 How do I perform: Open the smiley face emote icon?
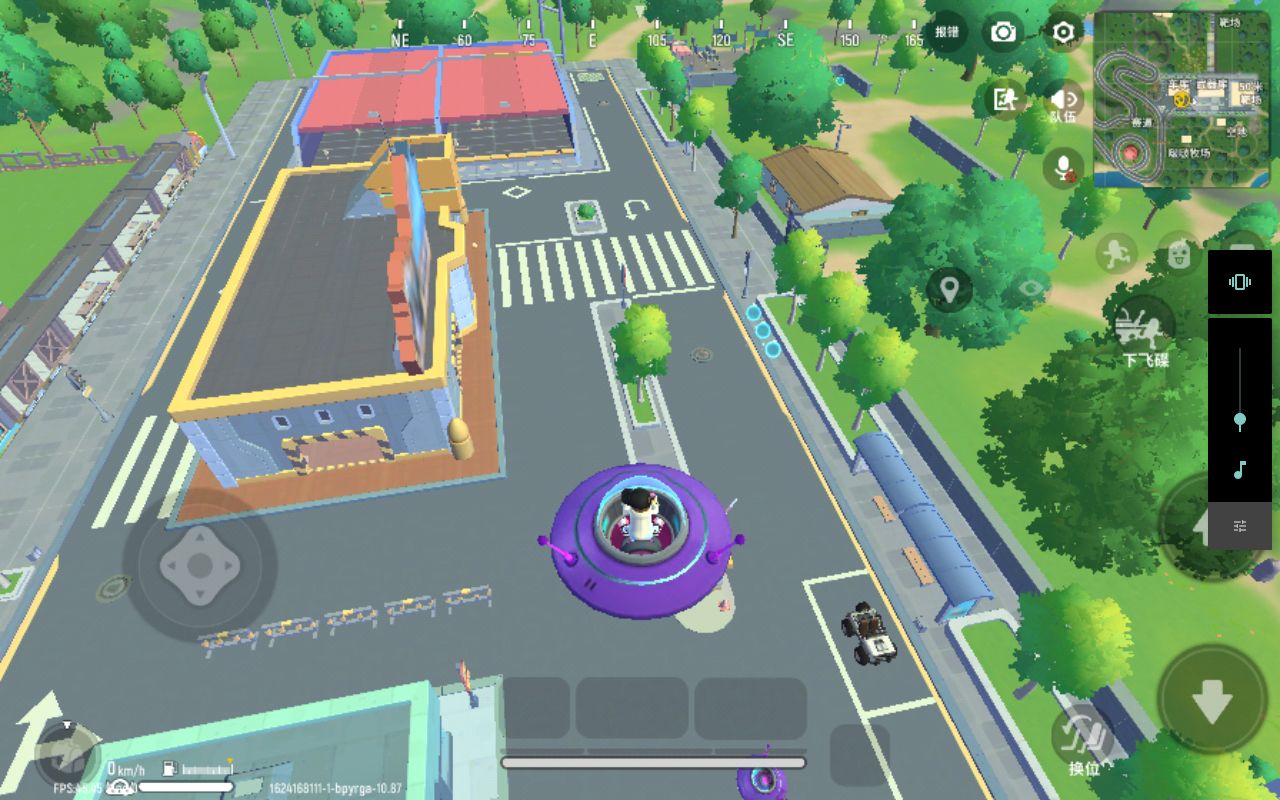pyautogui.click(x=1180, y=253)
